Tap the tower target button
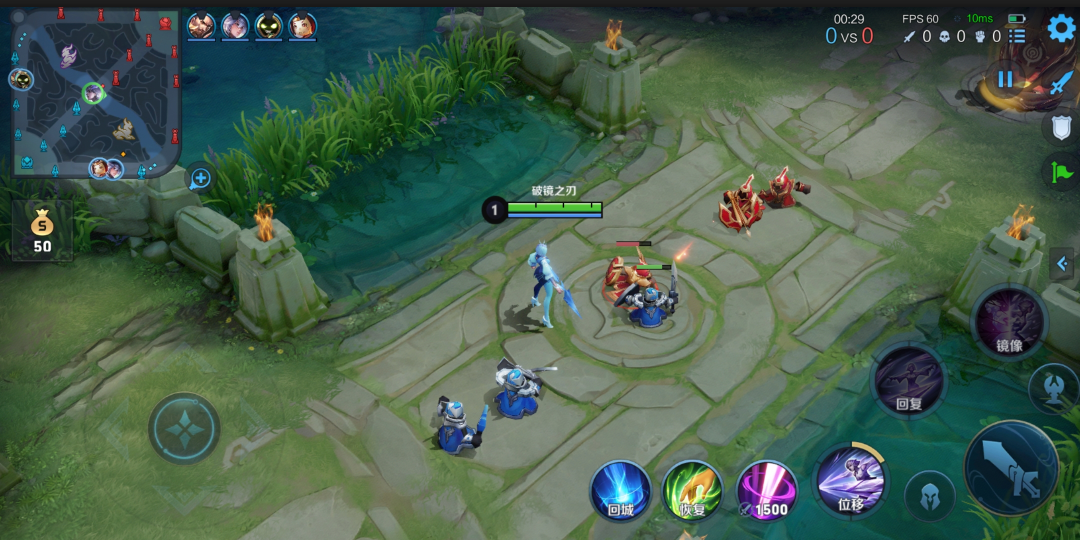This screenshot has width=1080, height=540. click(1053, 388)
